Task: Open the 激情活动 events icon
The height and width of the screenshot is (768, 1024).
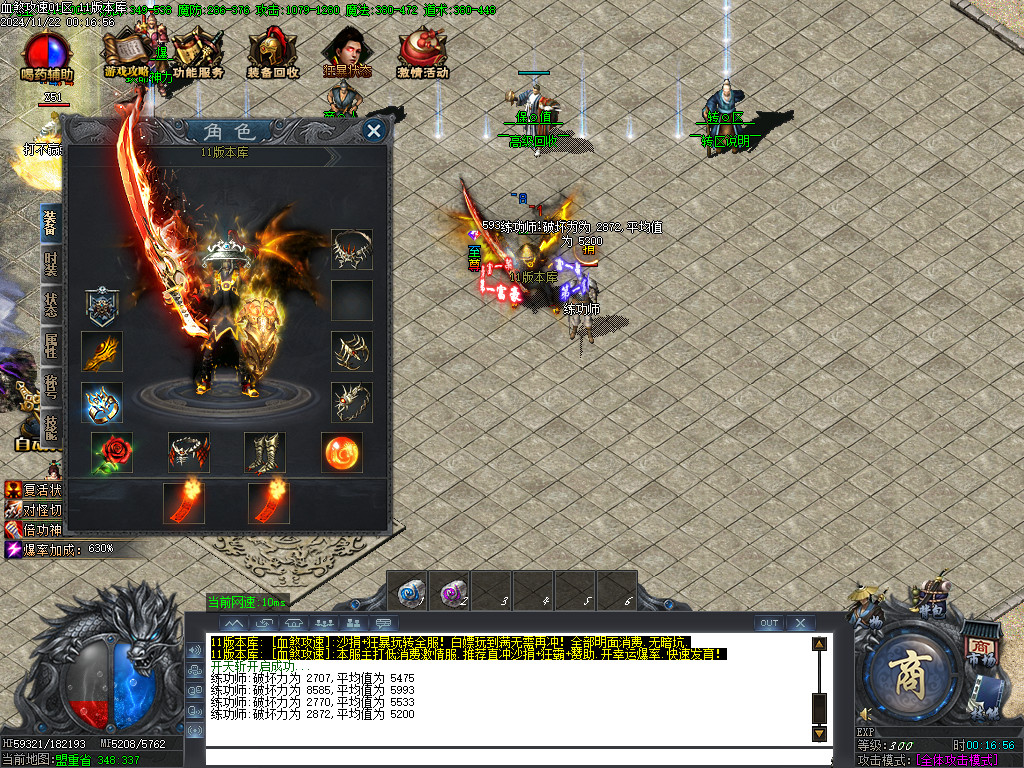Action: point(422,54)
